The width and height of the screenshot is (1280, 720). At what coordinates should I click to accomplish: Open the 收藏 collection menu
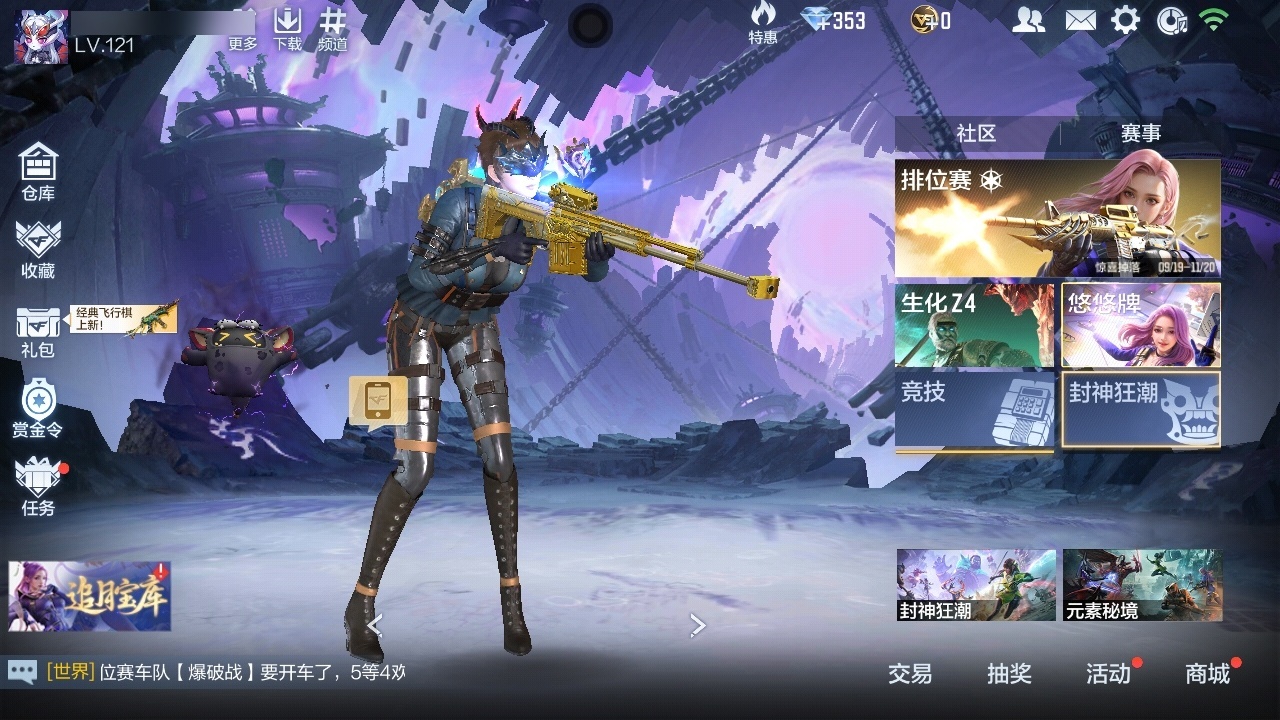38,249
